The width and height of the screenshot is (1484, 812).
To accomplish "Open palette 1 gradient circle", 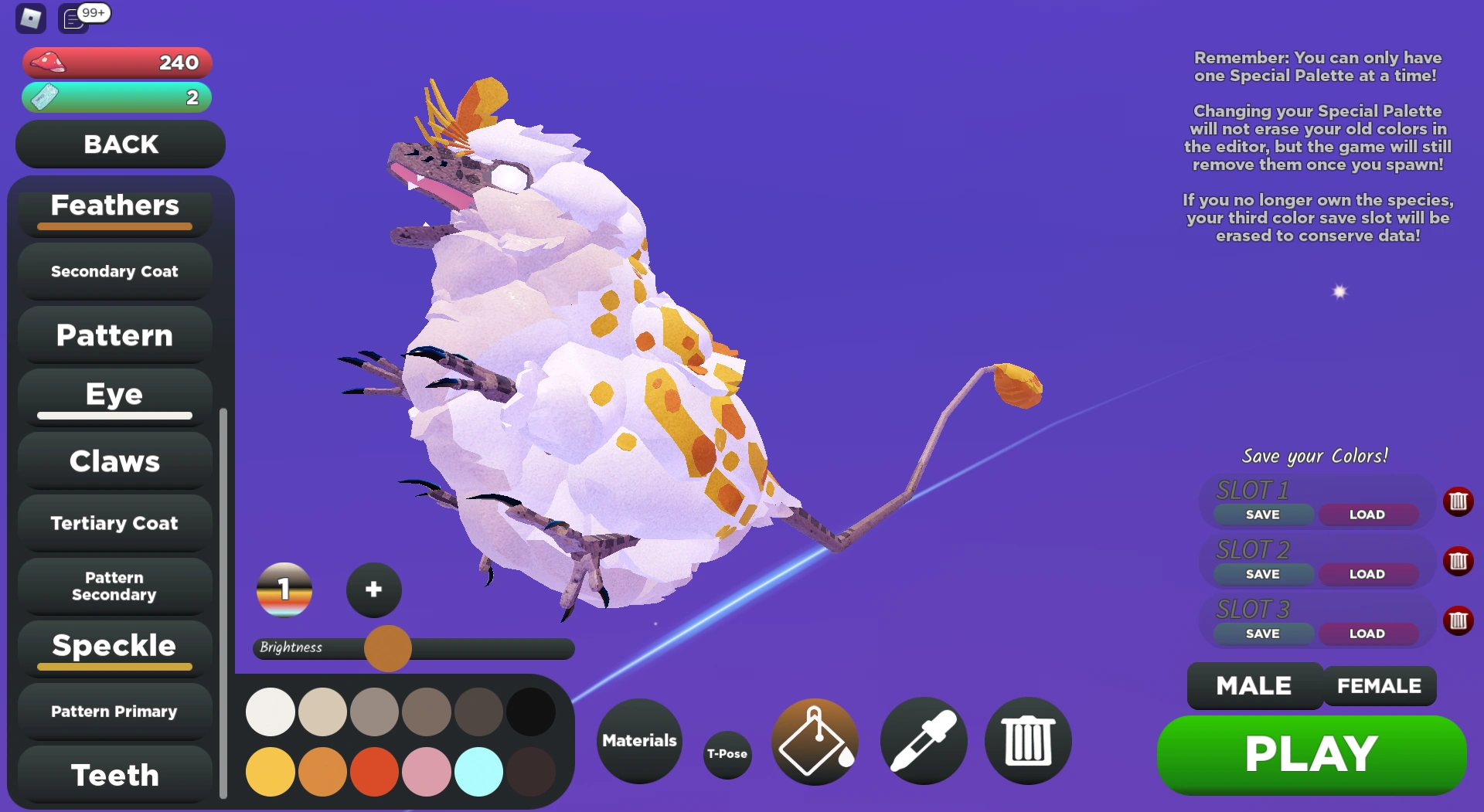I will tap(284, 590).
